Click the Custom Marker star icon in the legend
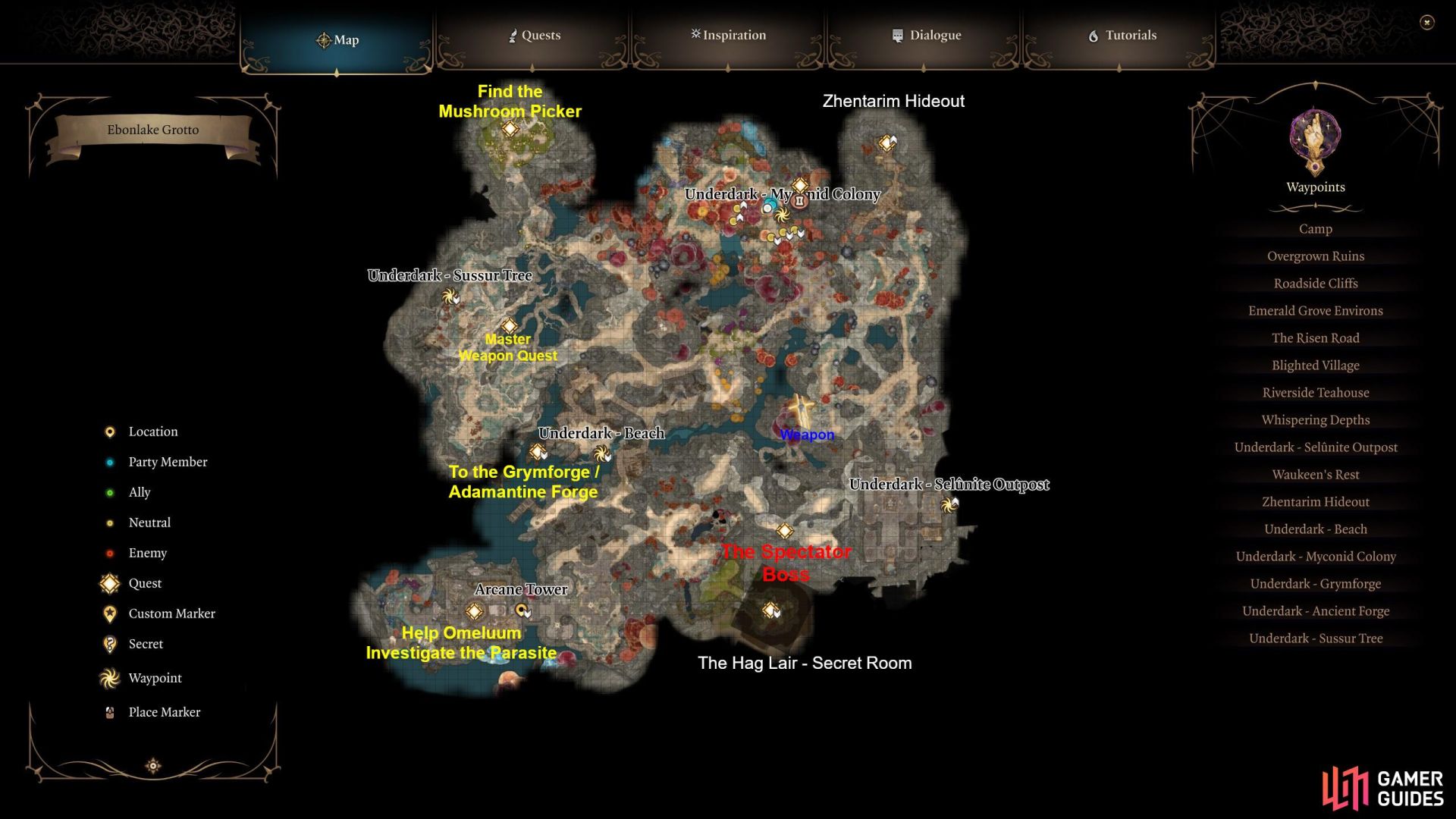 click(109, 613)
